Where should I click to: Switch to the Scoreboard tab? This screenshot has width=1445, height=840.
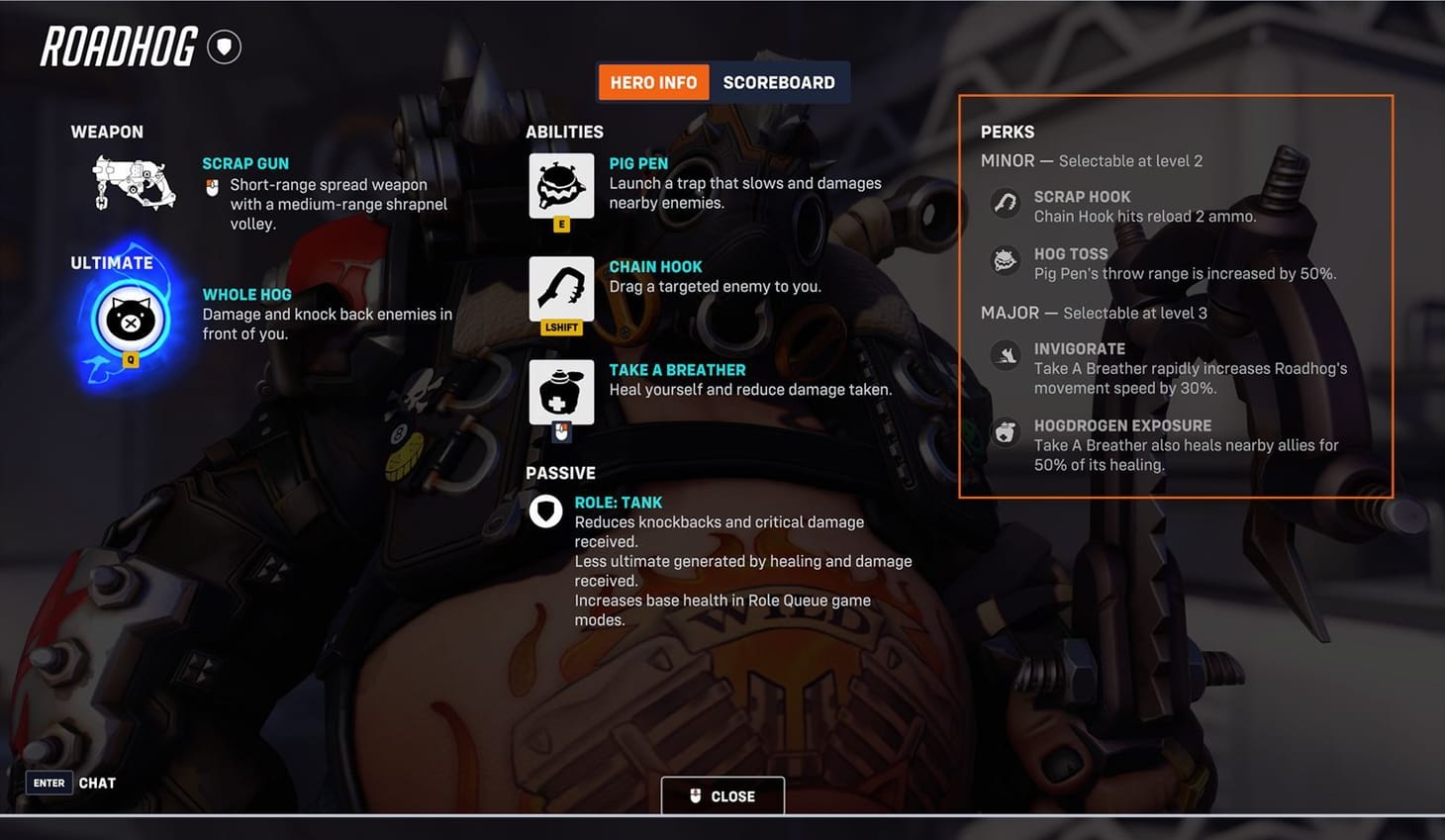click(x=779, y=82)
